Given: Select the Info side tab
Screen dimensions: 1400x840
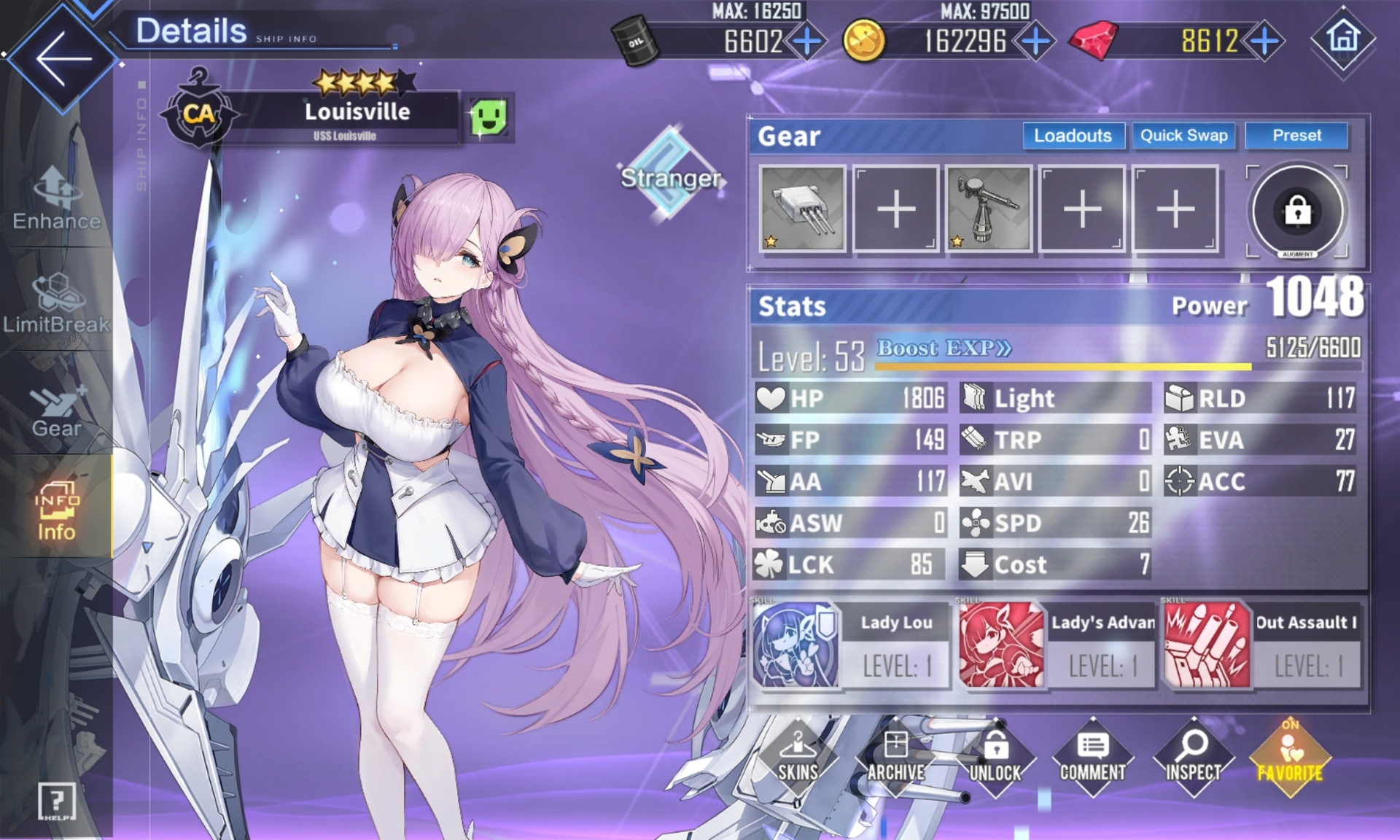Looking at the screenshot, I should tap(56, 510).
